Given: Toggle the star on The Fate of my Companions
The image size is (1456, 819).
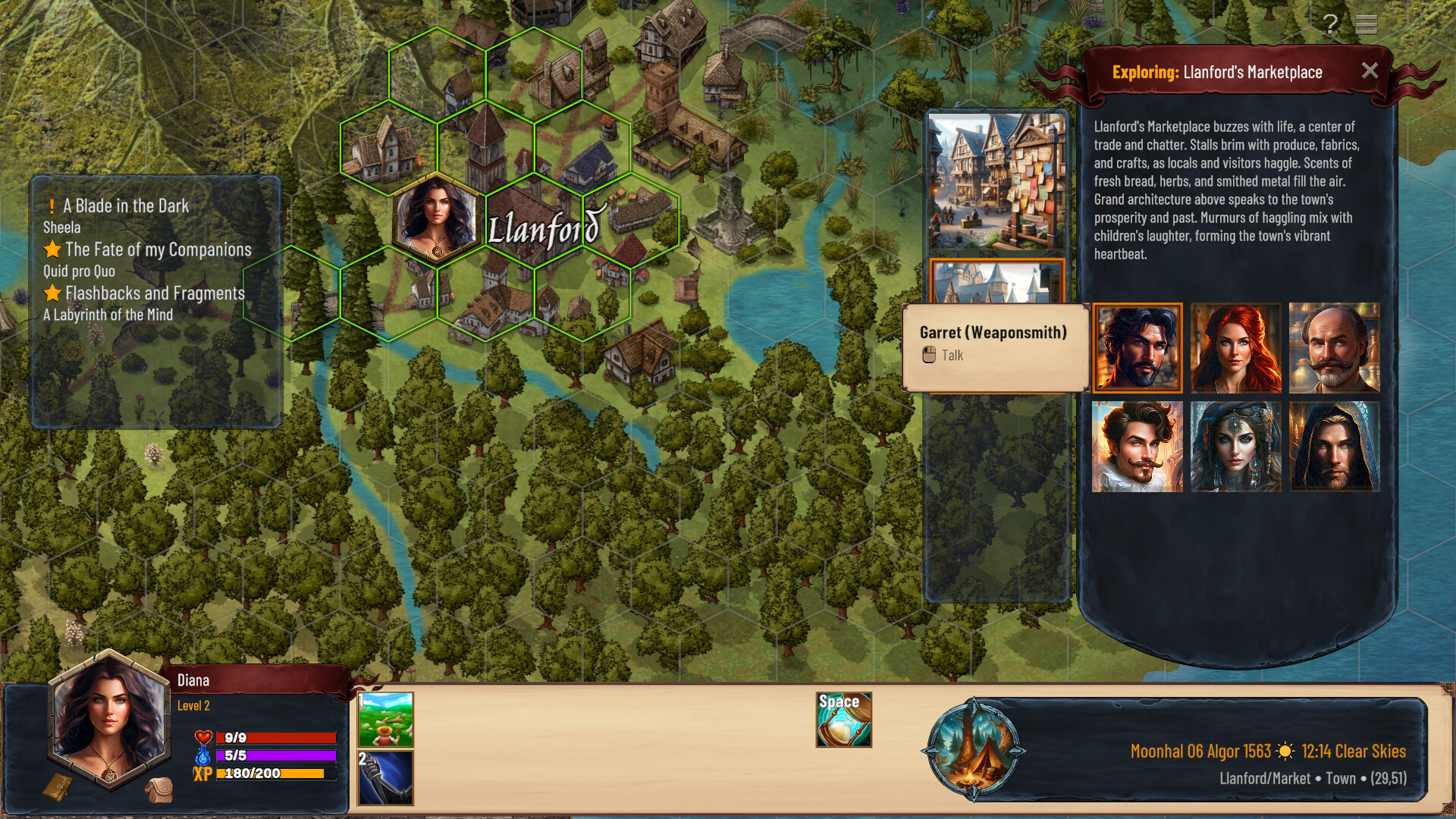Looking at the screenshot, I should (52, 249).
